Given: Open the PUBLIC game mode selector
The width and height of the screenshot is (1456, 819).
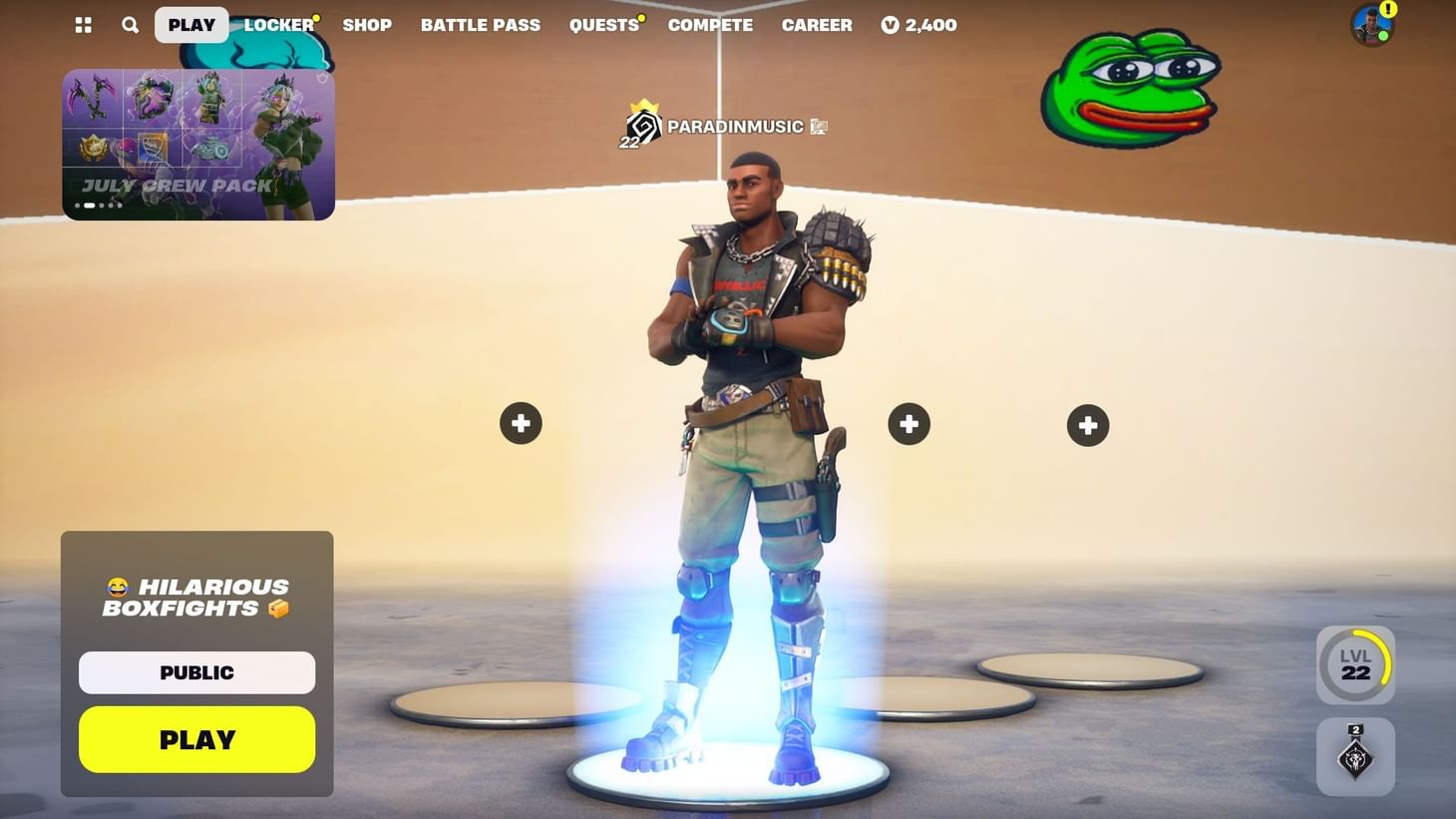Looking at the screenshot, I should pyautogui.click(x=195, y=671).
